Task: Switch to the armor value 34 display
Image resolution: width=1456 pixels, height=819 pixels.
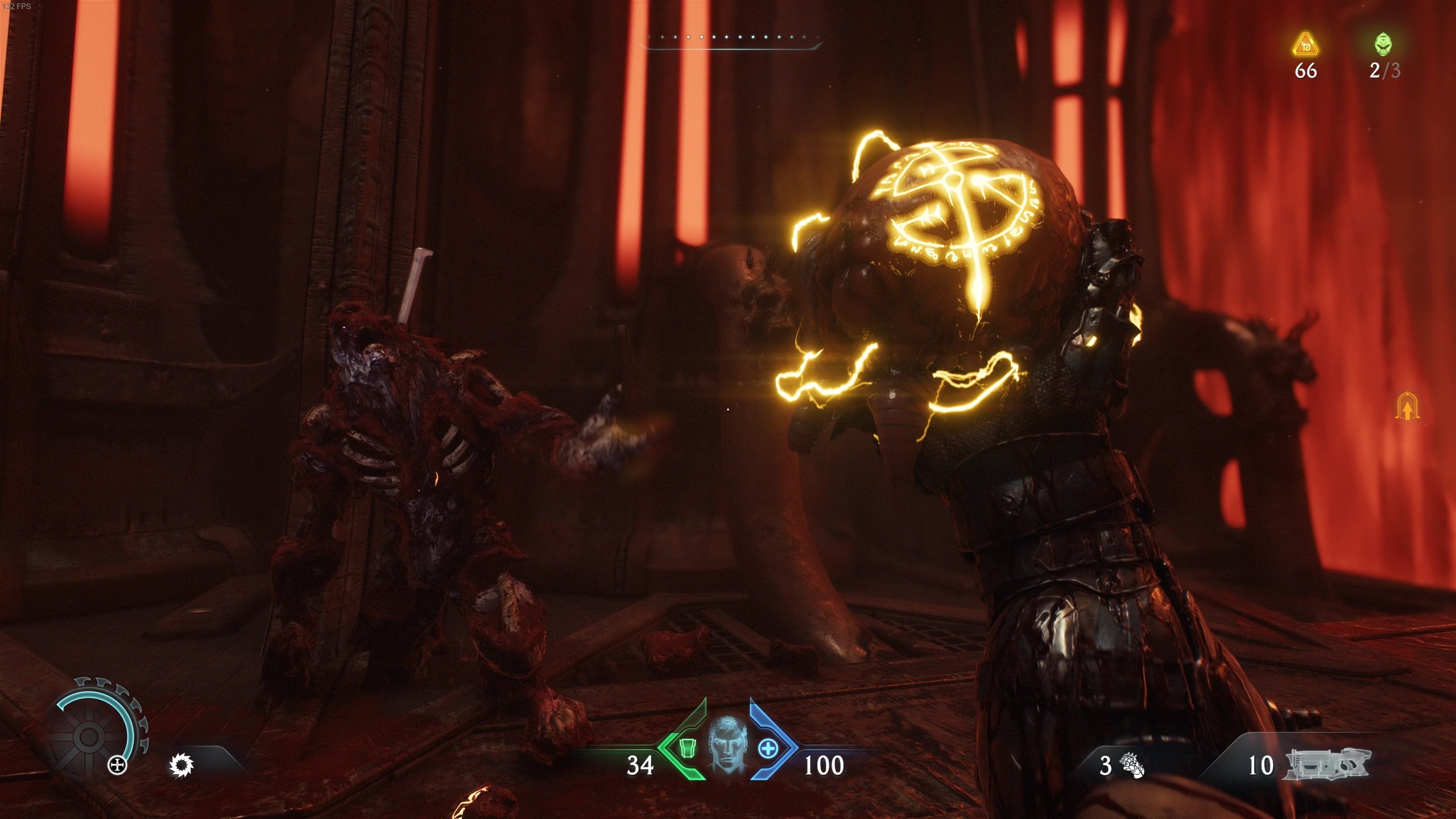Action: [640, 766]
